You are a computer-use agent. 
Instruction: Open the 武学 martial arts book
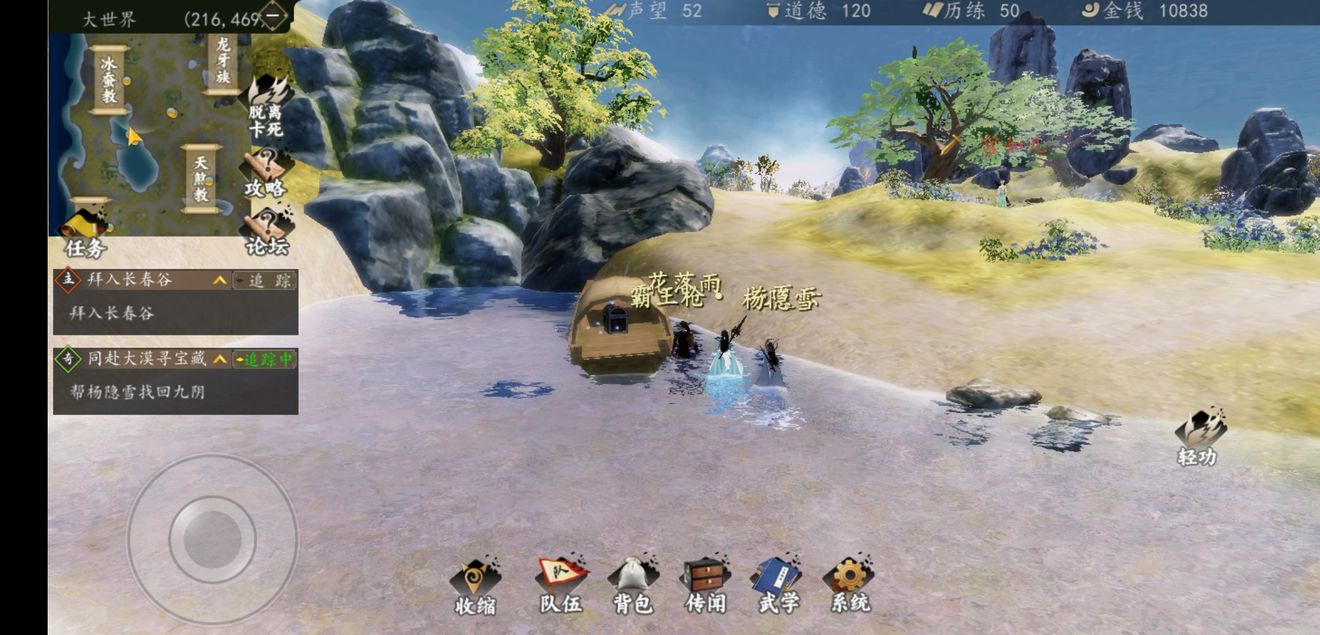777,585
